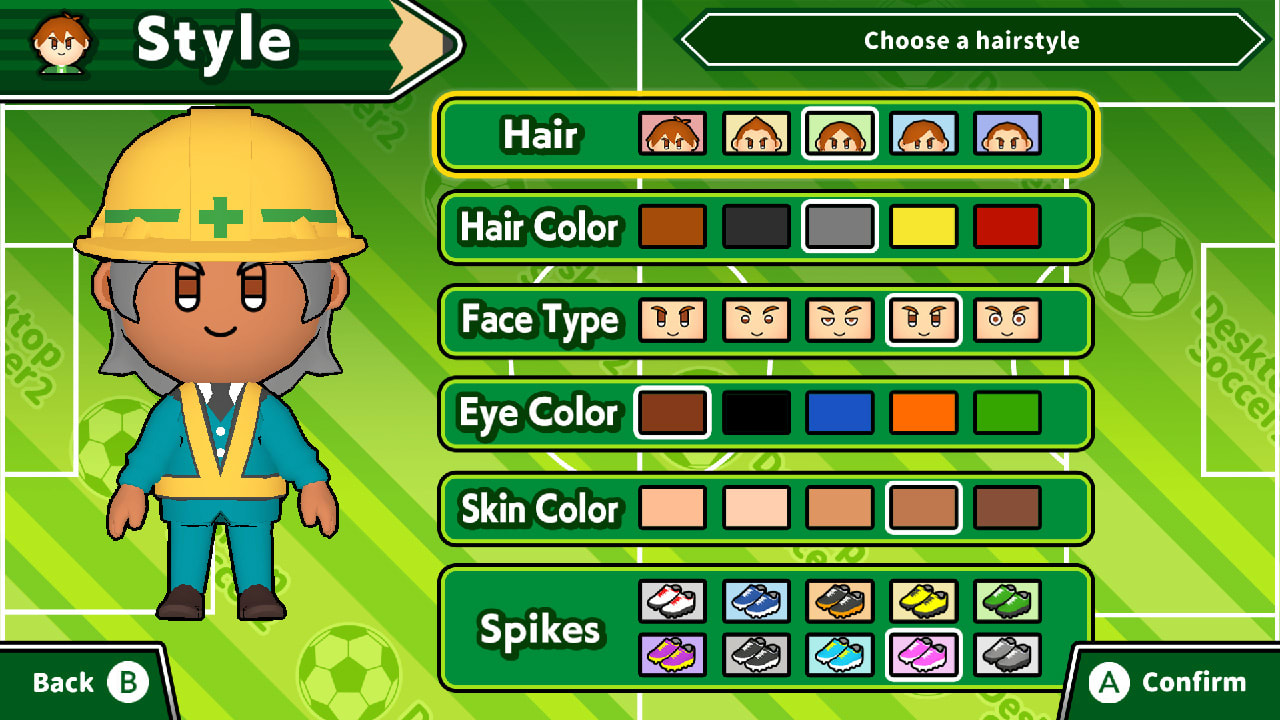The height and width of the screenshot is (720, 1280).
Task: Click the Back button
Action: 75,683
